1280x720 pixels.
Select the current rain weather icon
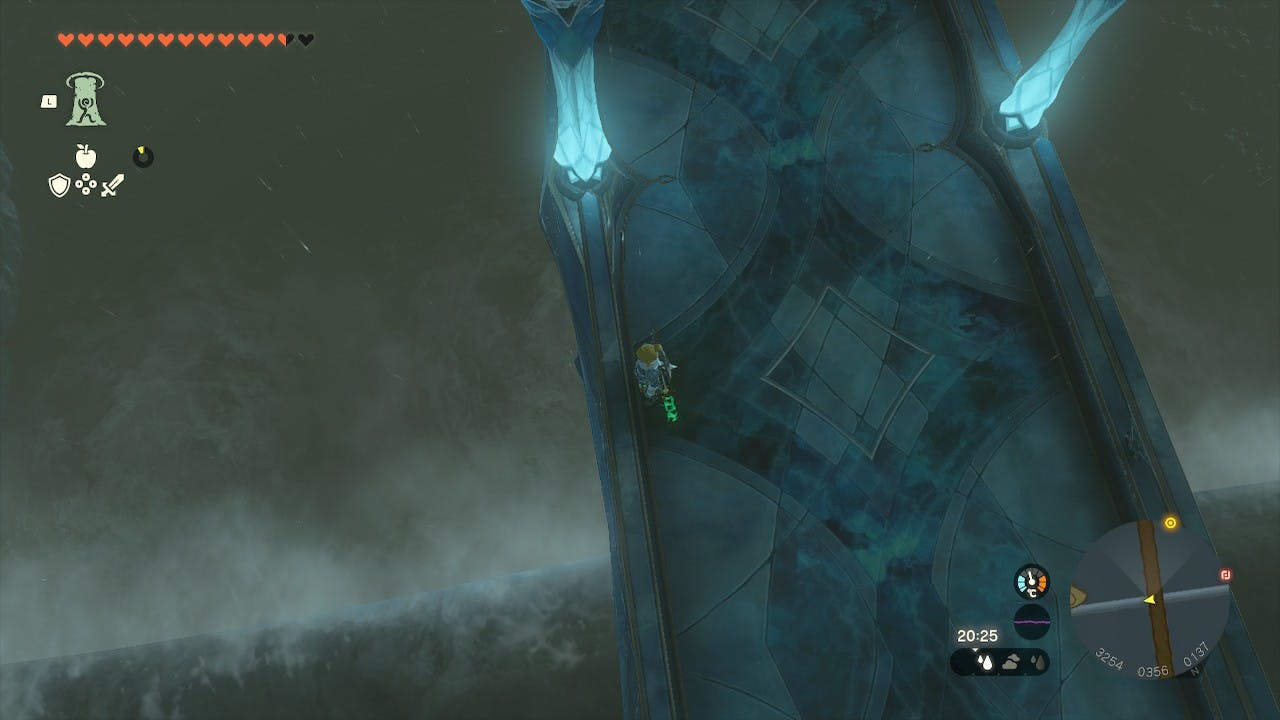point(984,661)
